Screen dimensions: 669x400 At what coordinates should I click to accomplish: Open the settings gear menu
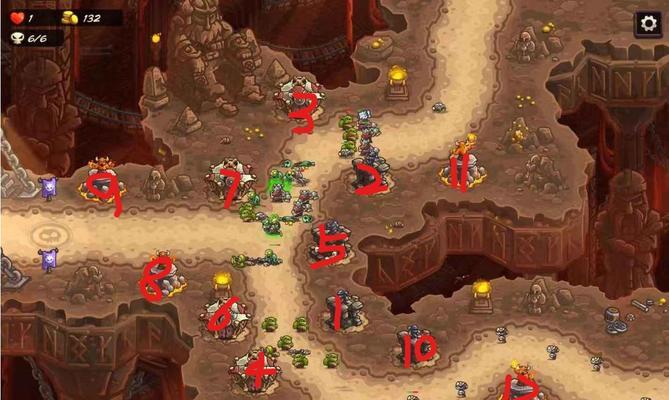(x=647, y=23)
